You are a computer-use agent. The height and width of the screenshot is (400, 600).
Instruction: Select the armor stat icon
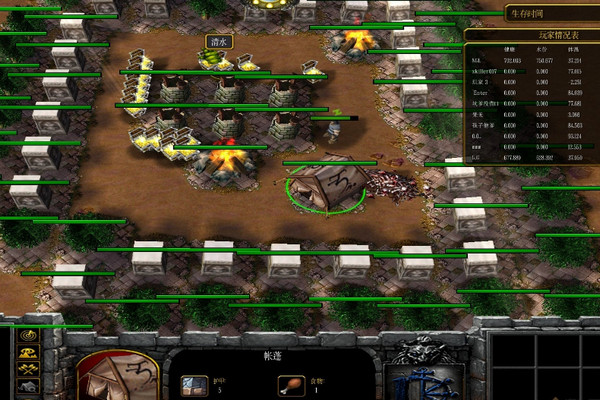tap(194, 384)
